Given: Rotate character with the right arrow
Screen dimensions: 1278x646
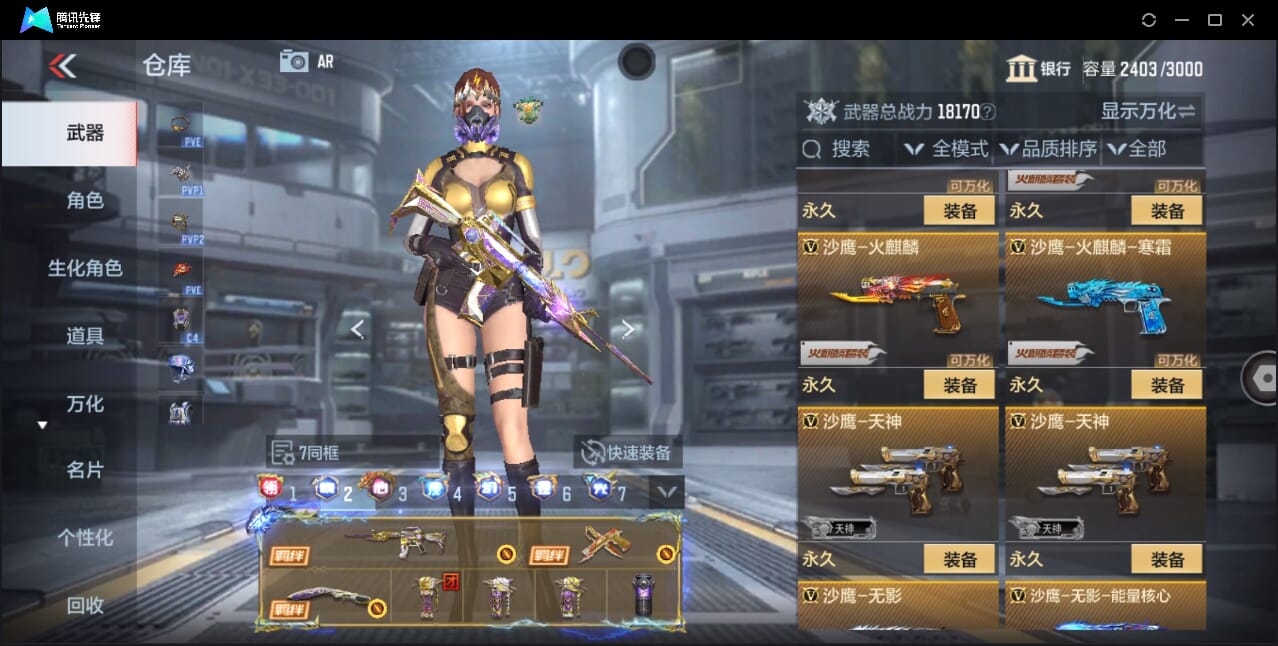Looking at the screenshot, I should pos(628,329).
